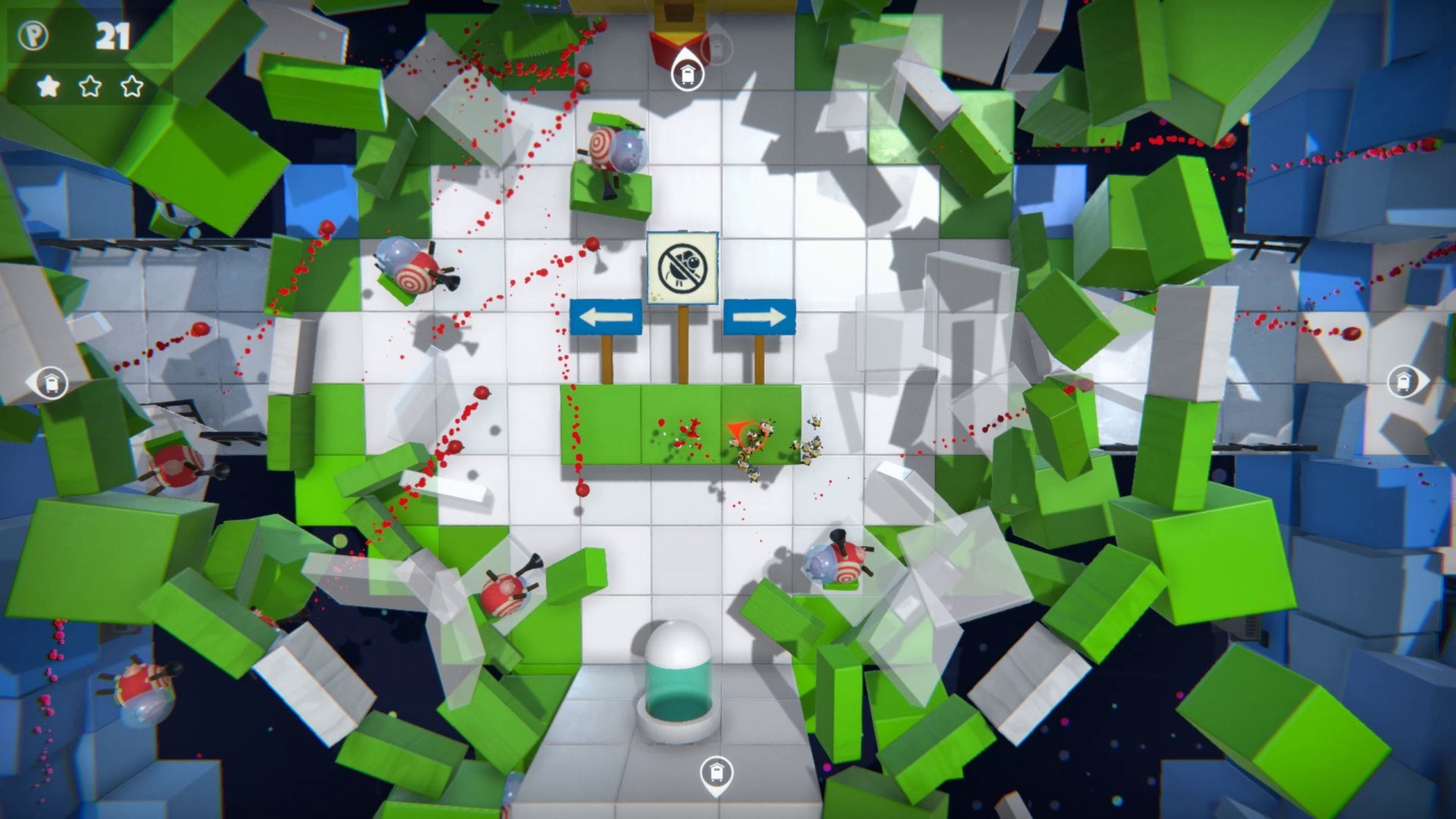
Task: Click the top beehive destination marker
Action: click(x=689, y=75)
